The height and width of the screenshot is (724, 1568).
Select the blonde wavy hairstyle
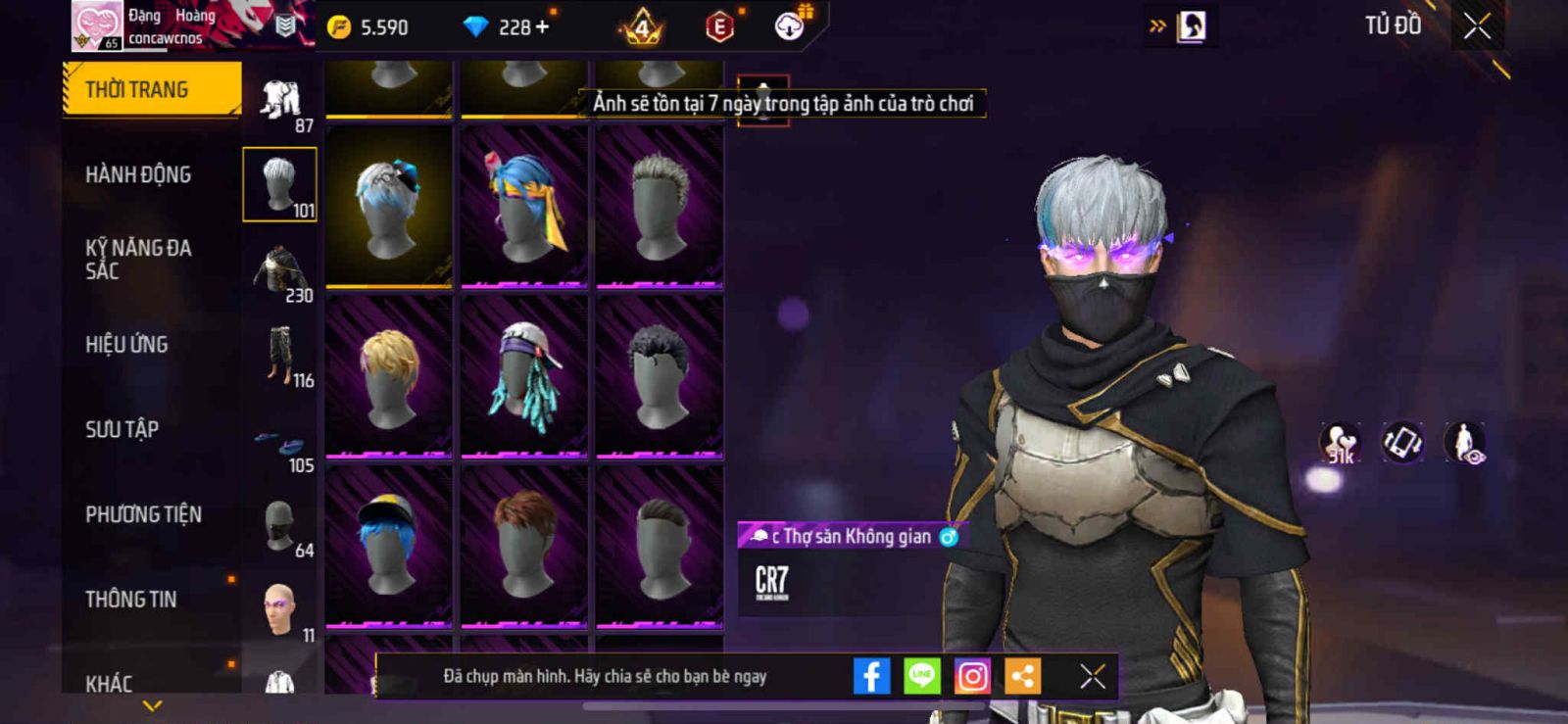(x=389, y=377)
